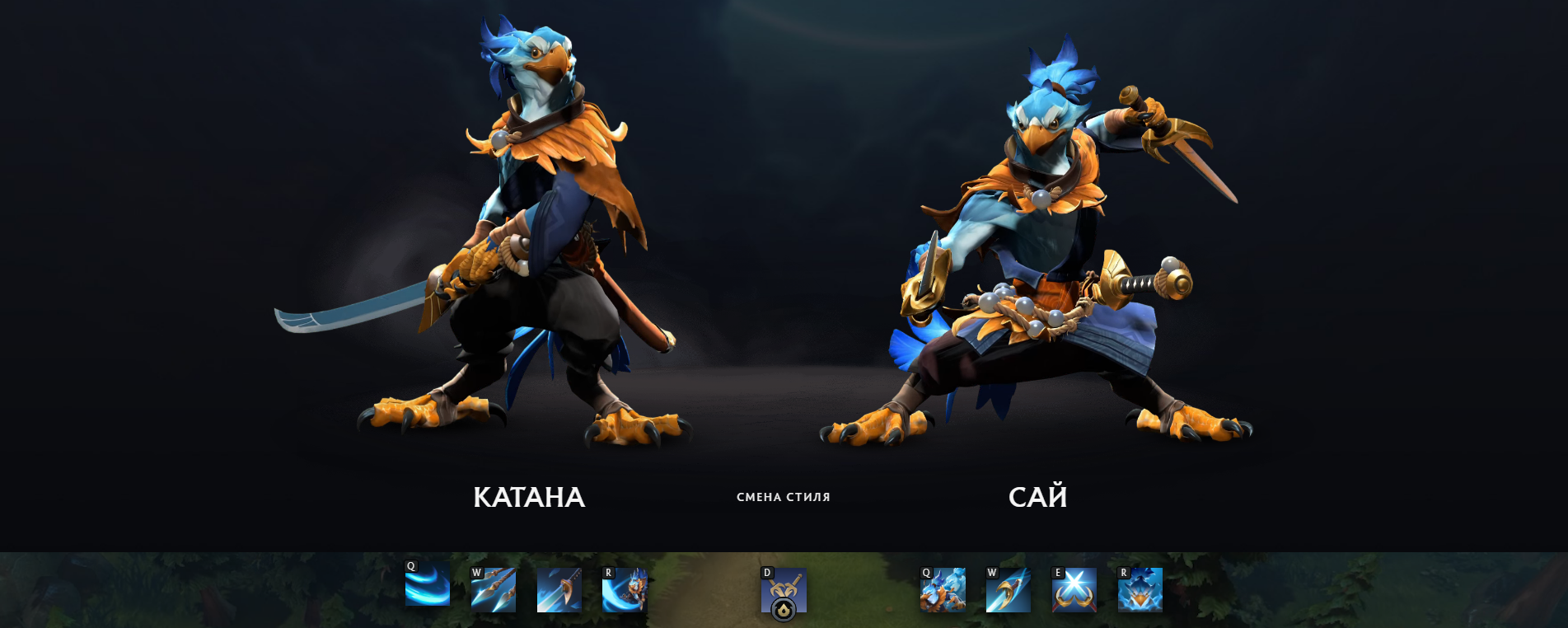Click the Shodo Sai crossed-blades icon
Image resolution: width=1568 pixels, height=628 pixels.
(x=1074, y=589)
